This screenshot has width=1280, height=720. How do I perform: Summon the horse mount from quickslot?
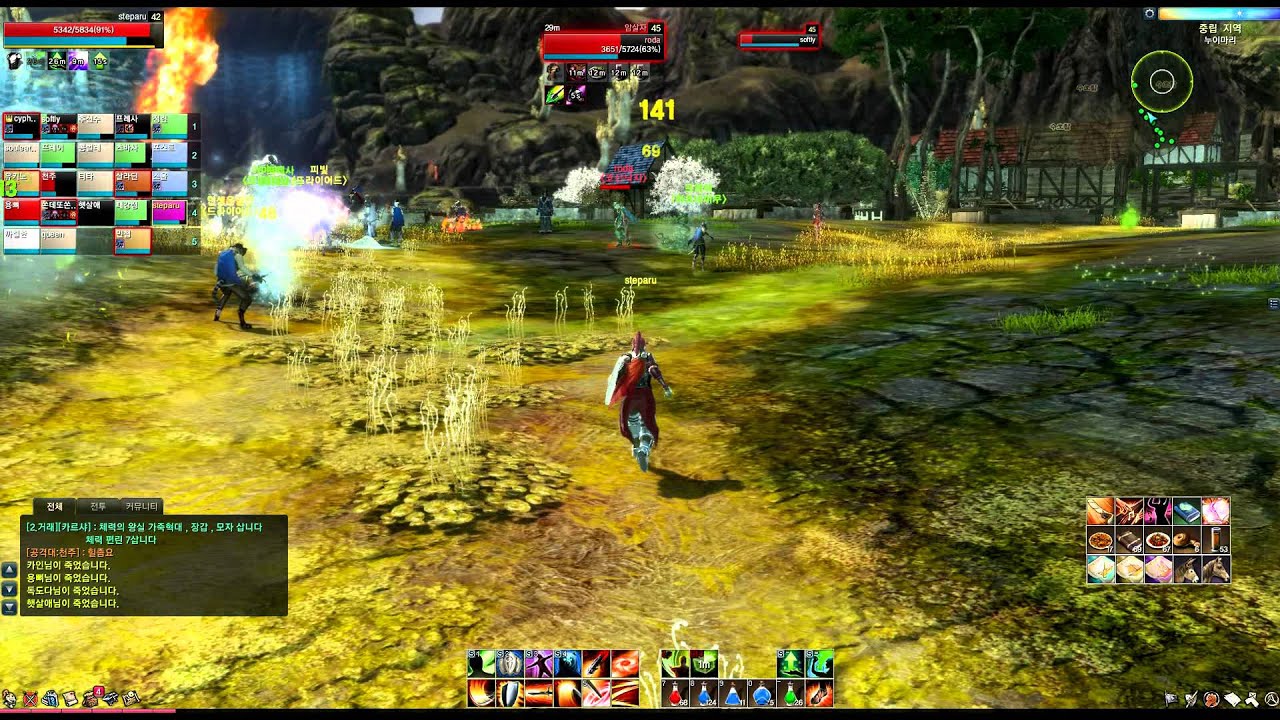tap(1216, 569)
